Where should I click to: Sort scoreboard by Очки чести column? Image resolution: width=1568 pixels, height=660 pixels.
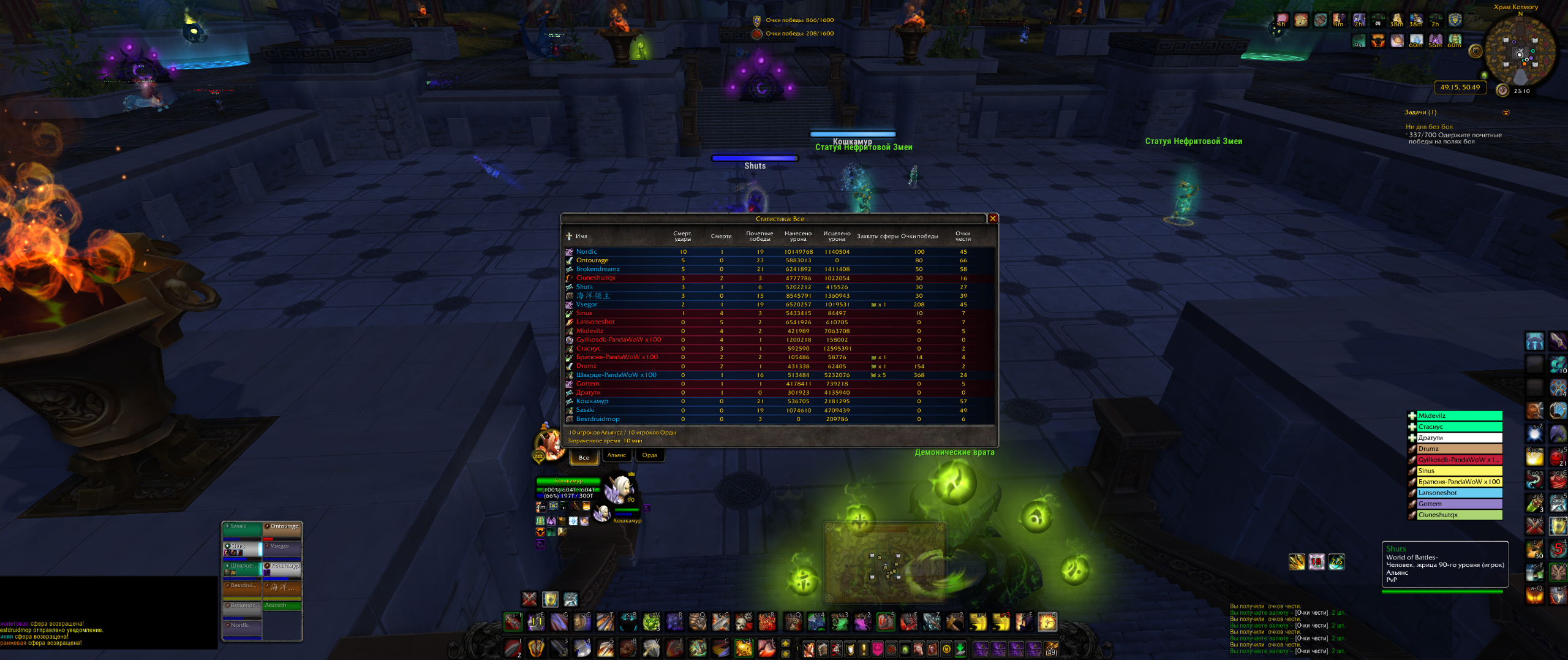963,236
